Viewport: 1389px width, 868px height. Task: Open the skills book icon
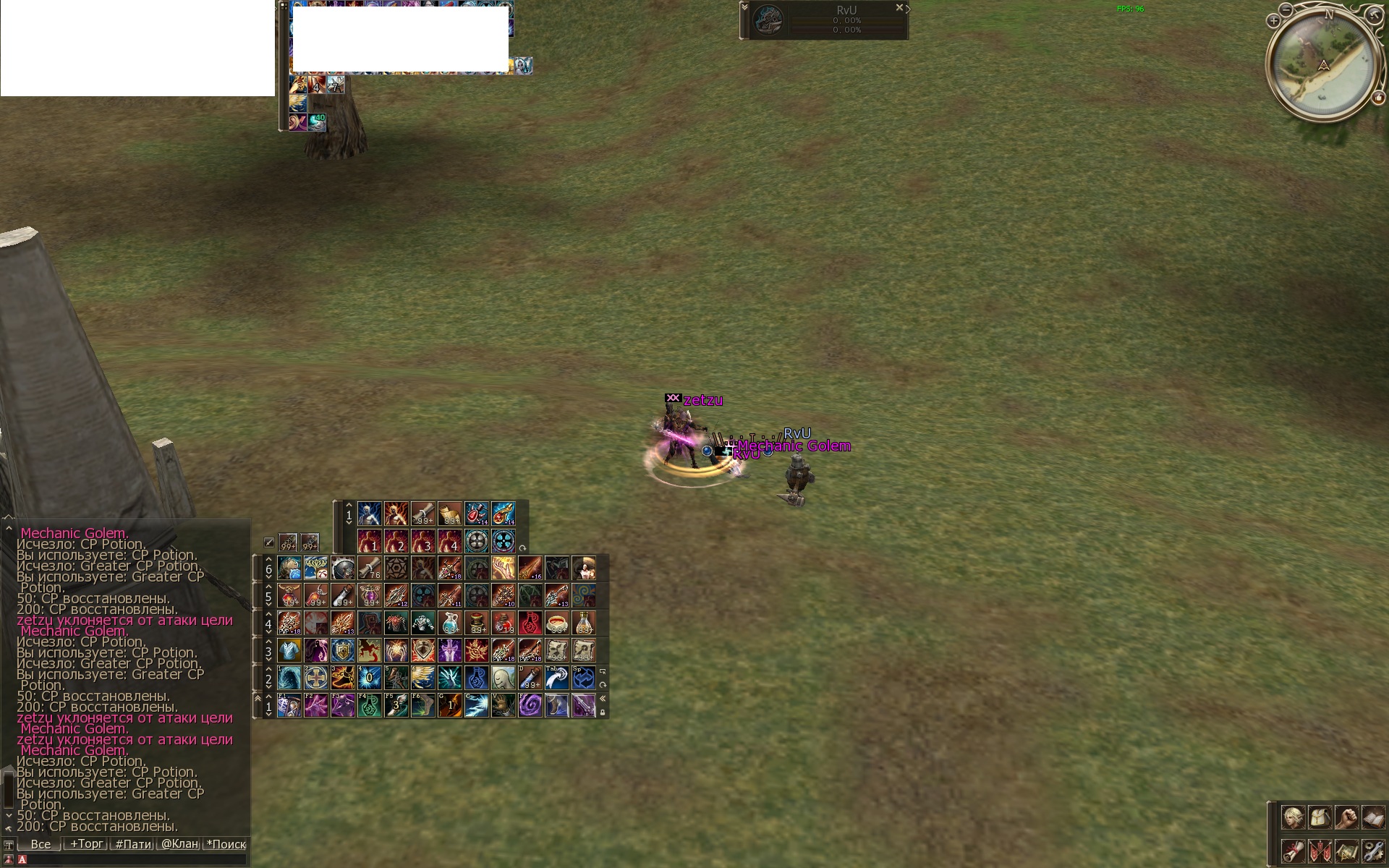point(1372,818)
